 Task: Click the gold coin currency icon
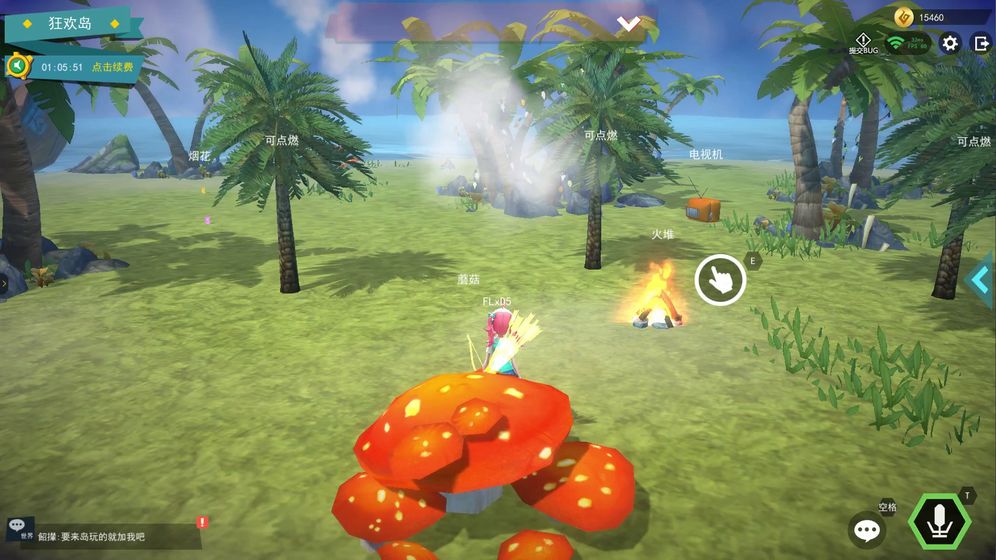[x=904, y=17]
